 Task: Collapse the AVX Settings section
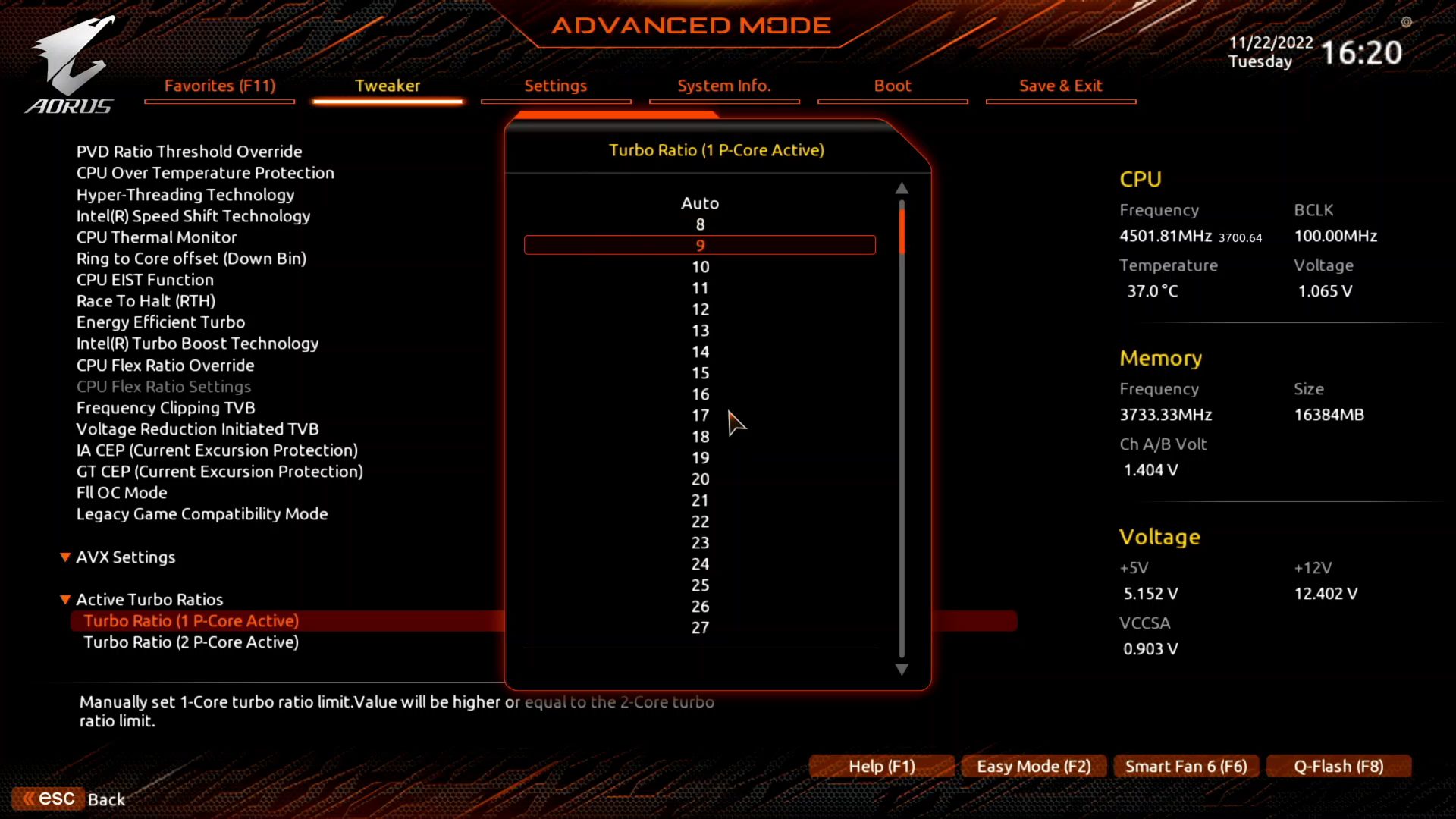coord(65,557)
